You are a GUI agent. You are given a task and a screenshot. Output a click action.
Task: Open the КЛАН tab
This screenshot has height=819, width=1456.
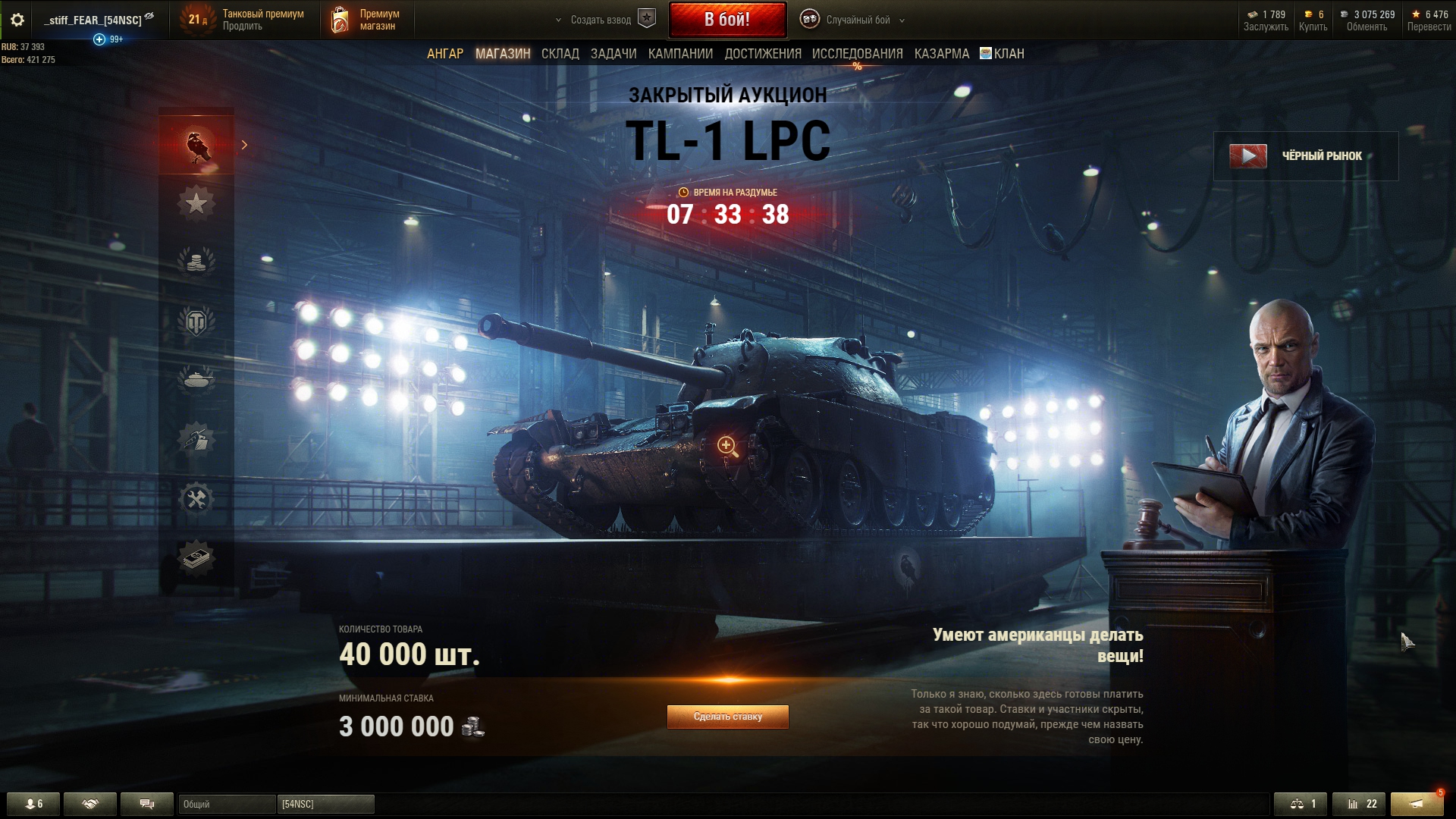pos(1003,54)
